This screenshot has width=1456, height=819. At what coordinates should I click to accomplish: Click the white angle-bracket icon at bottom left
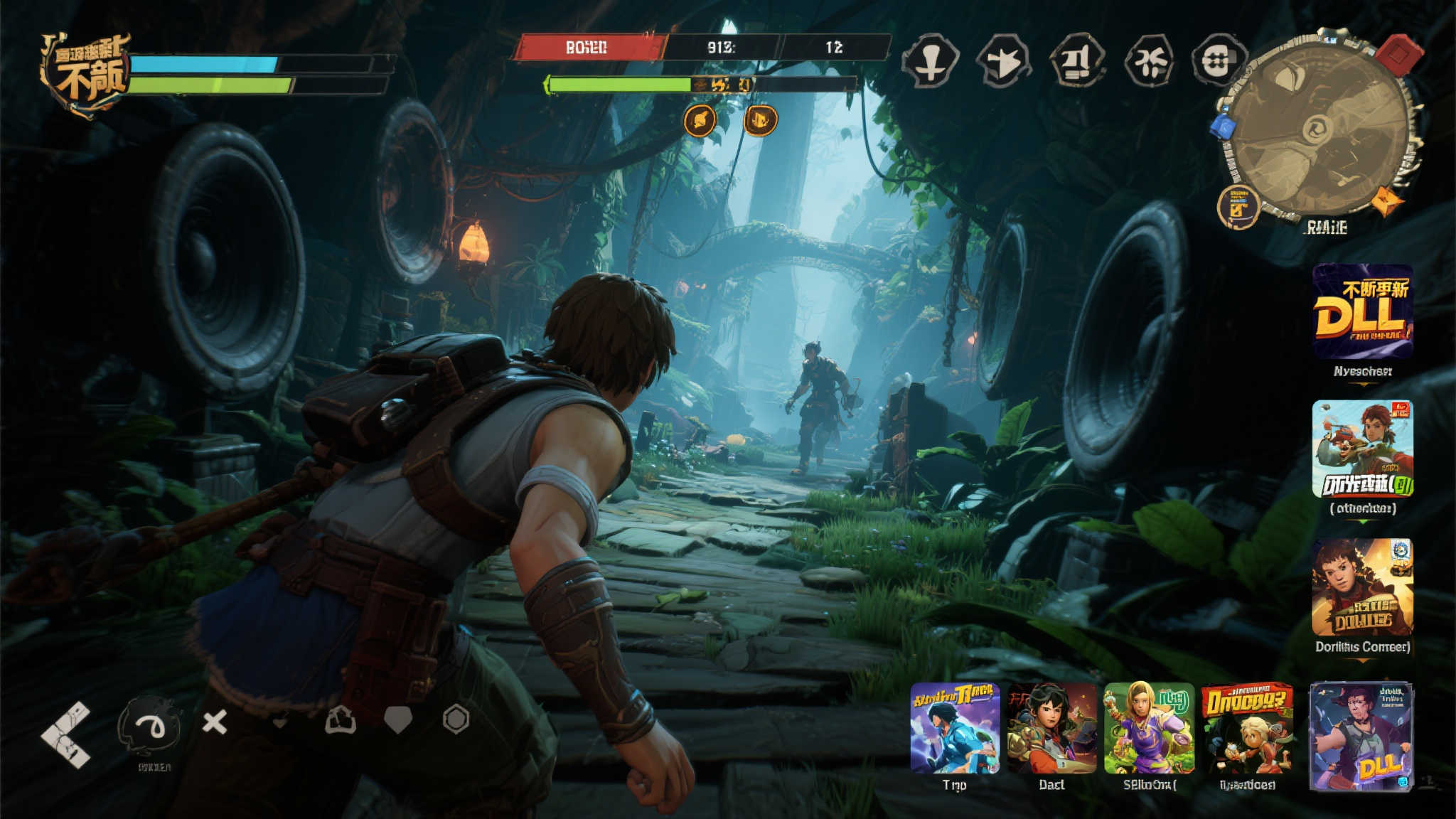click(x=66, y=734)
